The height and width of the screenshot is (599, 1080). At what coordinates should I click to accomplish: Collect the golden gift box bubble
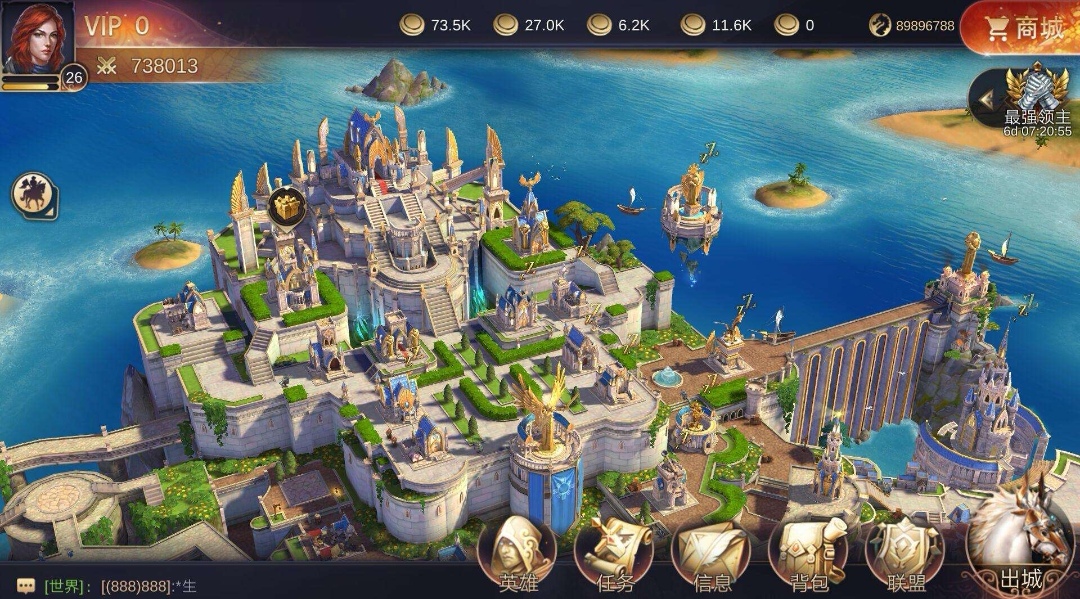tap(286, 206)
